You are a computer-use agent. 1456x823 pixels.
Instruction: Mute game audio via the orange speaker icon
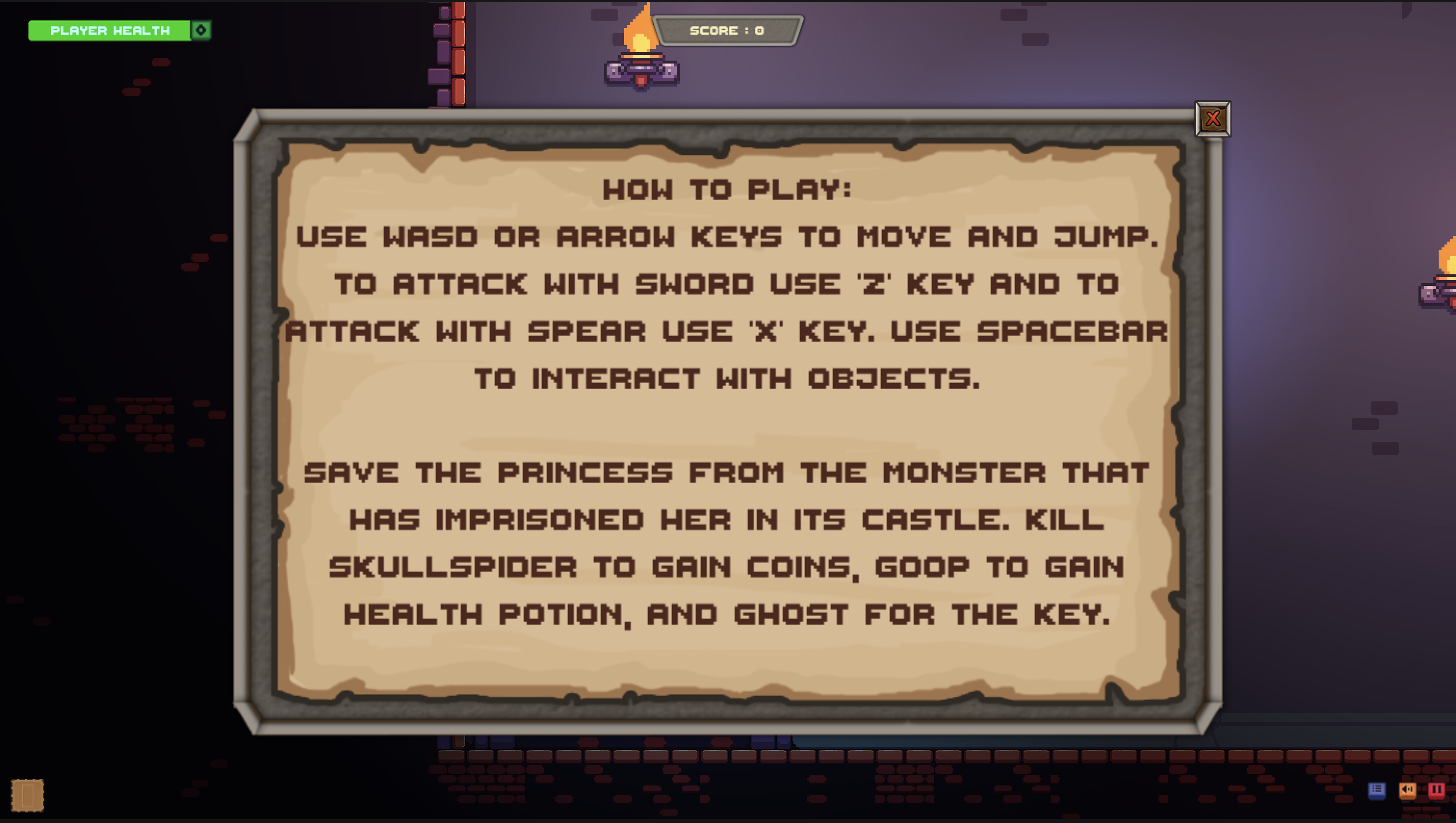click(x=1408, y=790)
